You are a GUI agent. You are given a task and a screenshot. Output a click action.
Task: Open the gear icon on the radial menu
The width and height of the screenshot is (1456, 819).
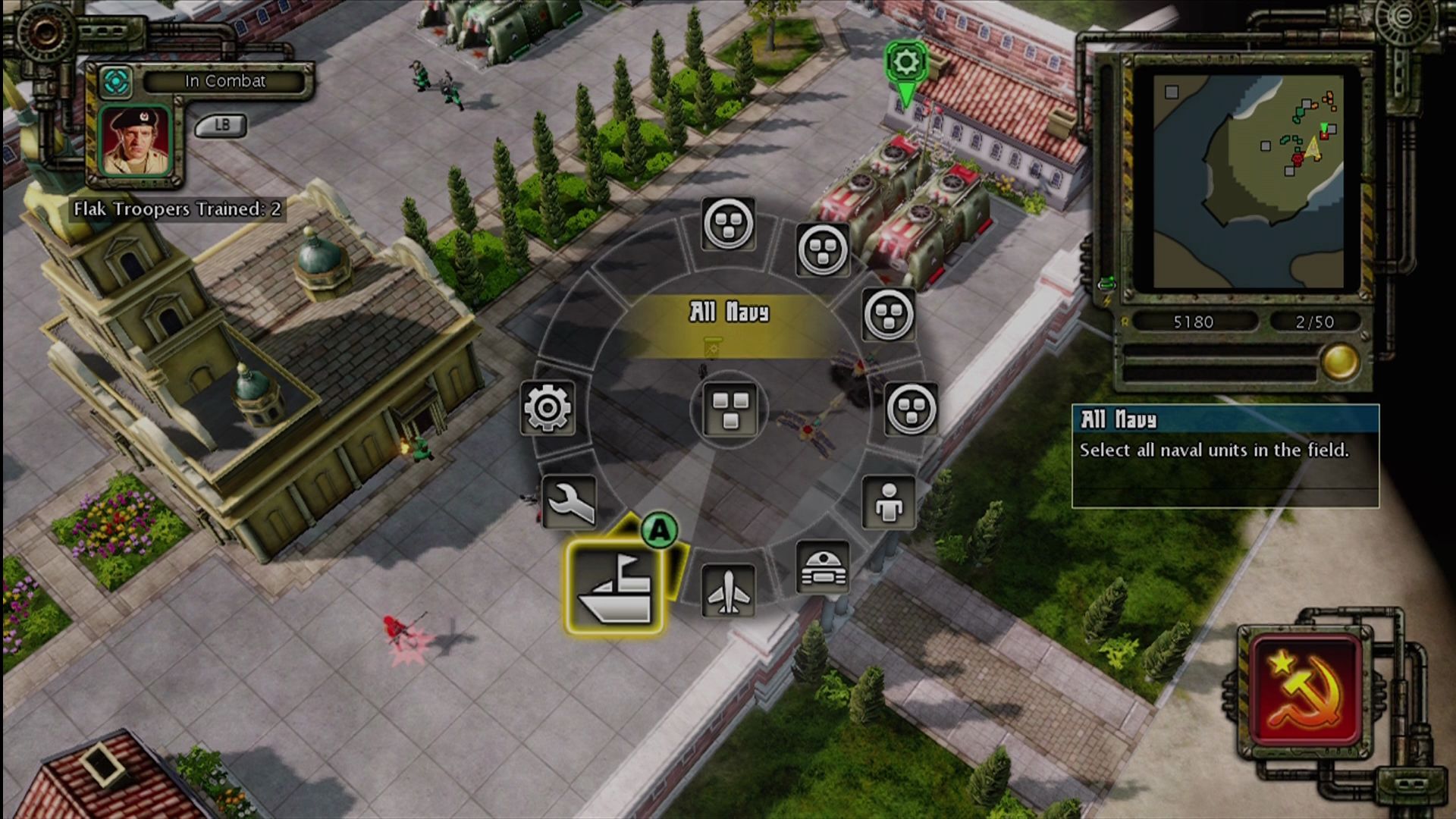(548, 408)
